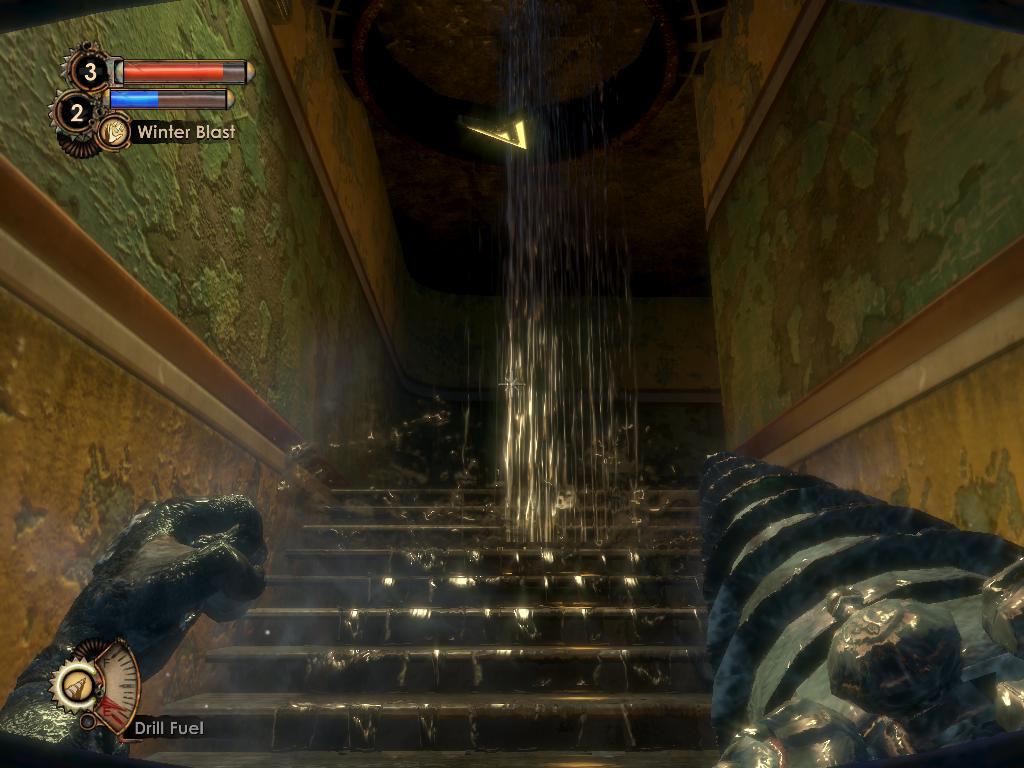Select the Winter Blast plasmid icon

(x=113, y=131)
